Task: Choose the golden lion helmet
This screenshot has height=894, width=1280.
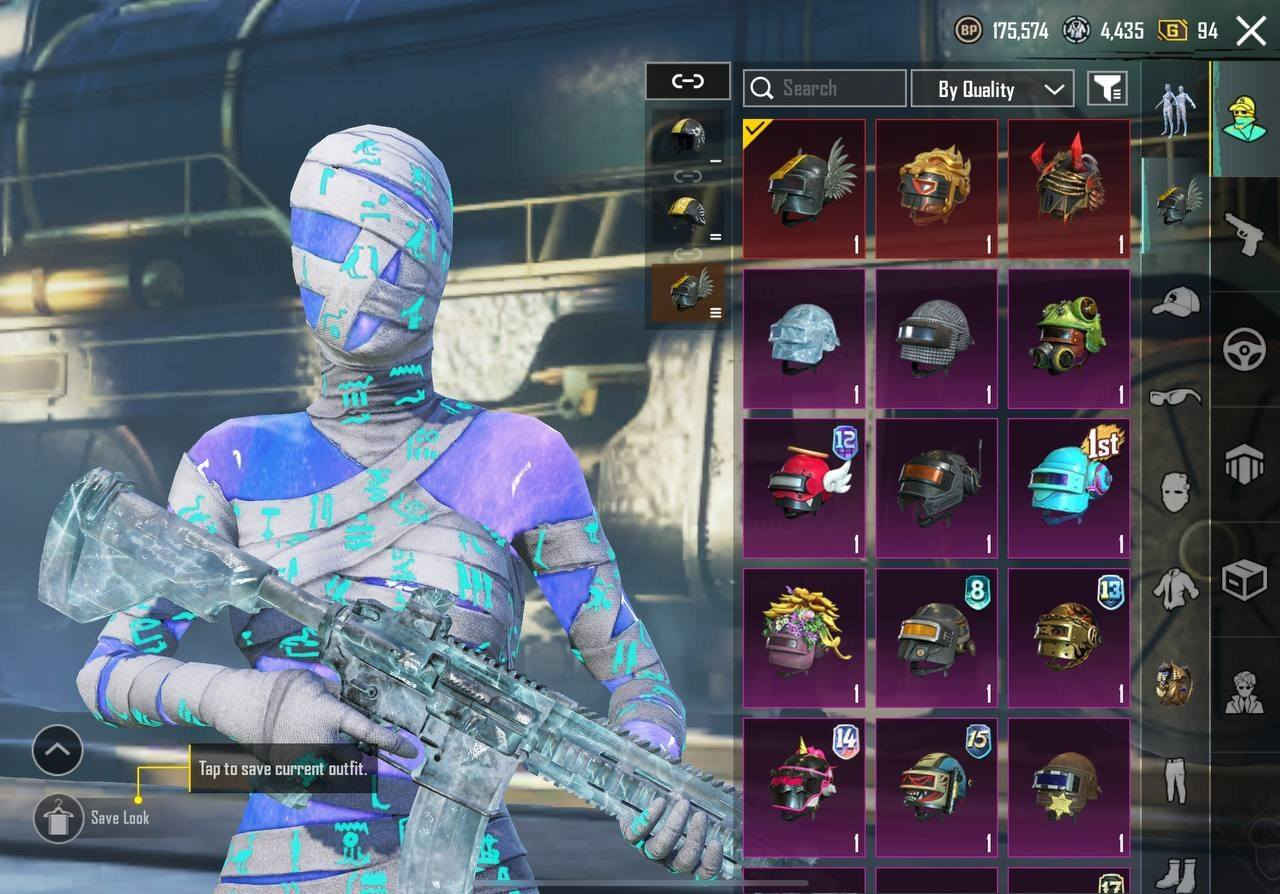Action: click(x=936, y=189)
